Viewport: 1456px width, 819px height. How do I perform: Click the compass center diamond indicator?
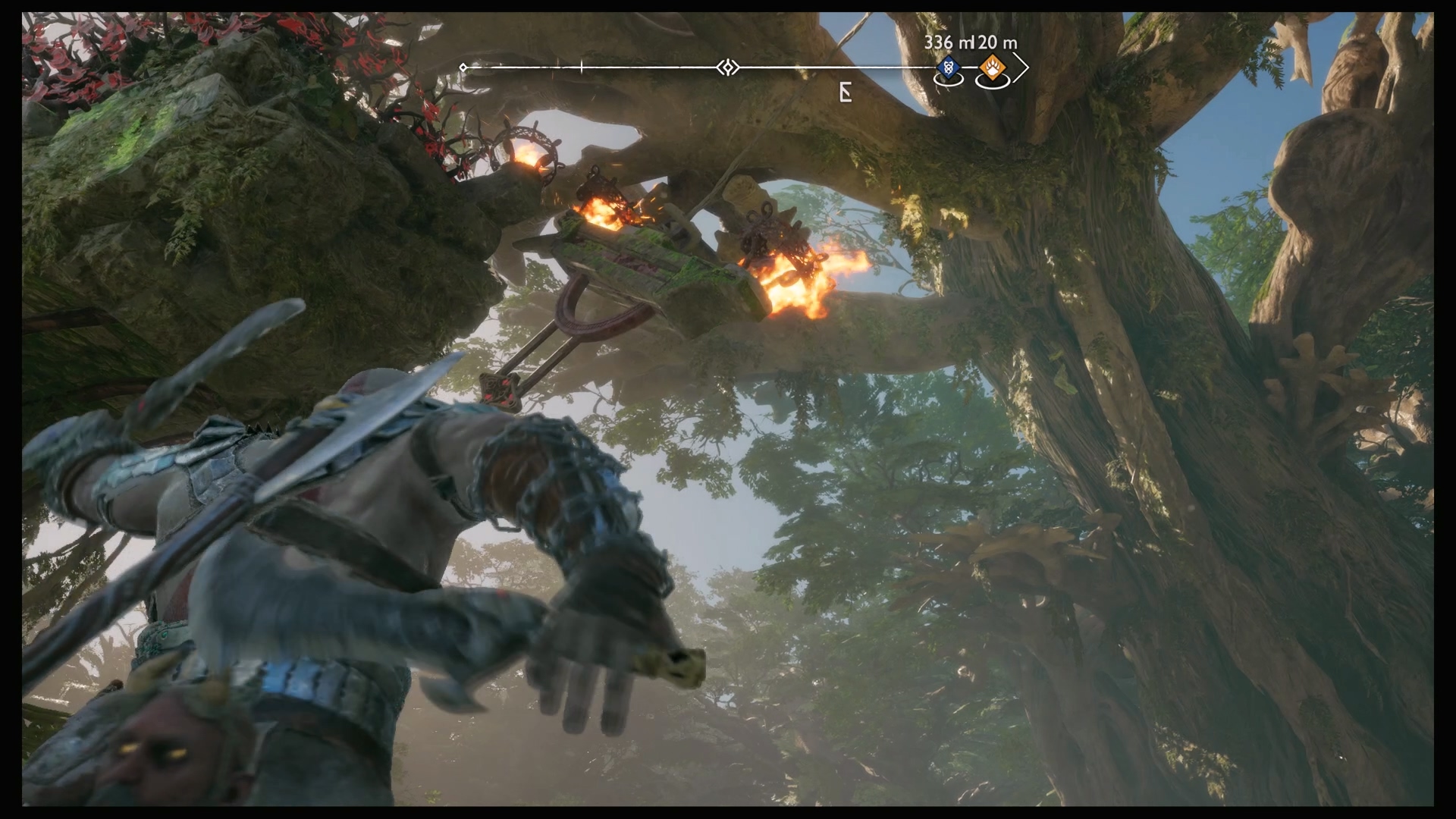(x=727, y=68)
